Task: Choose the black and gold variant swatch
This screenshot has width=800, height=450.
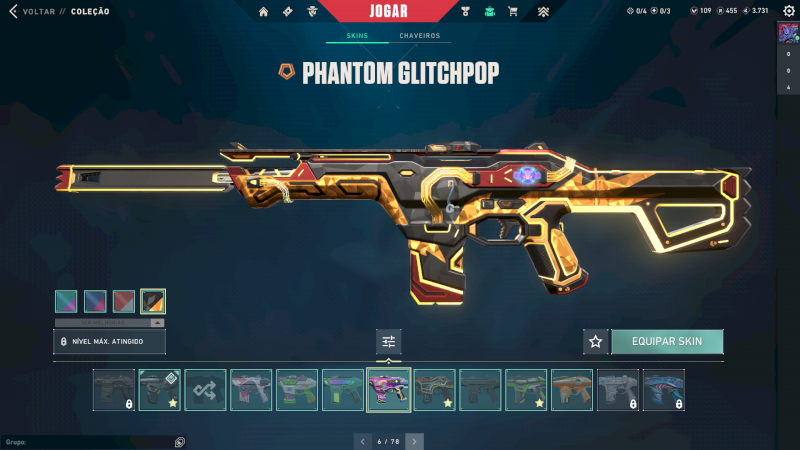Action: click(x=153, y=301)
